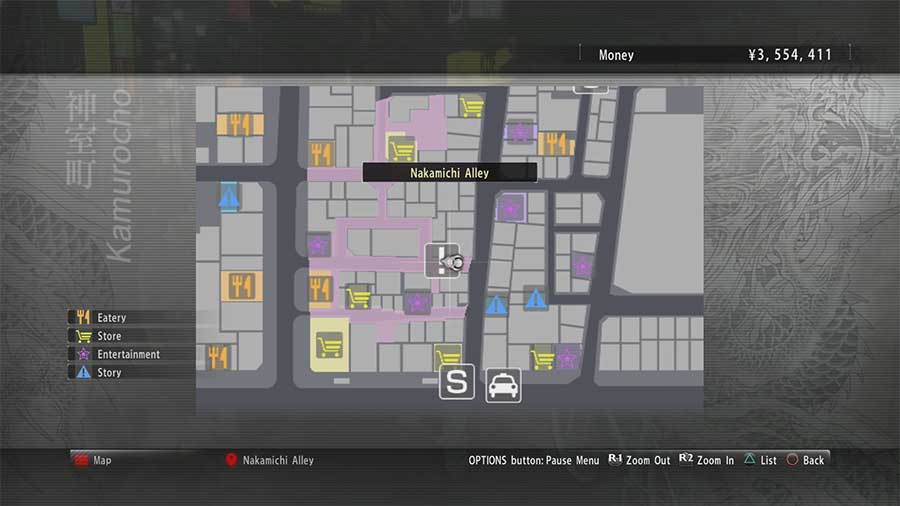Click the S save point map marker
Screen dimensions: 900x506
point(457,382)
